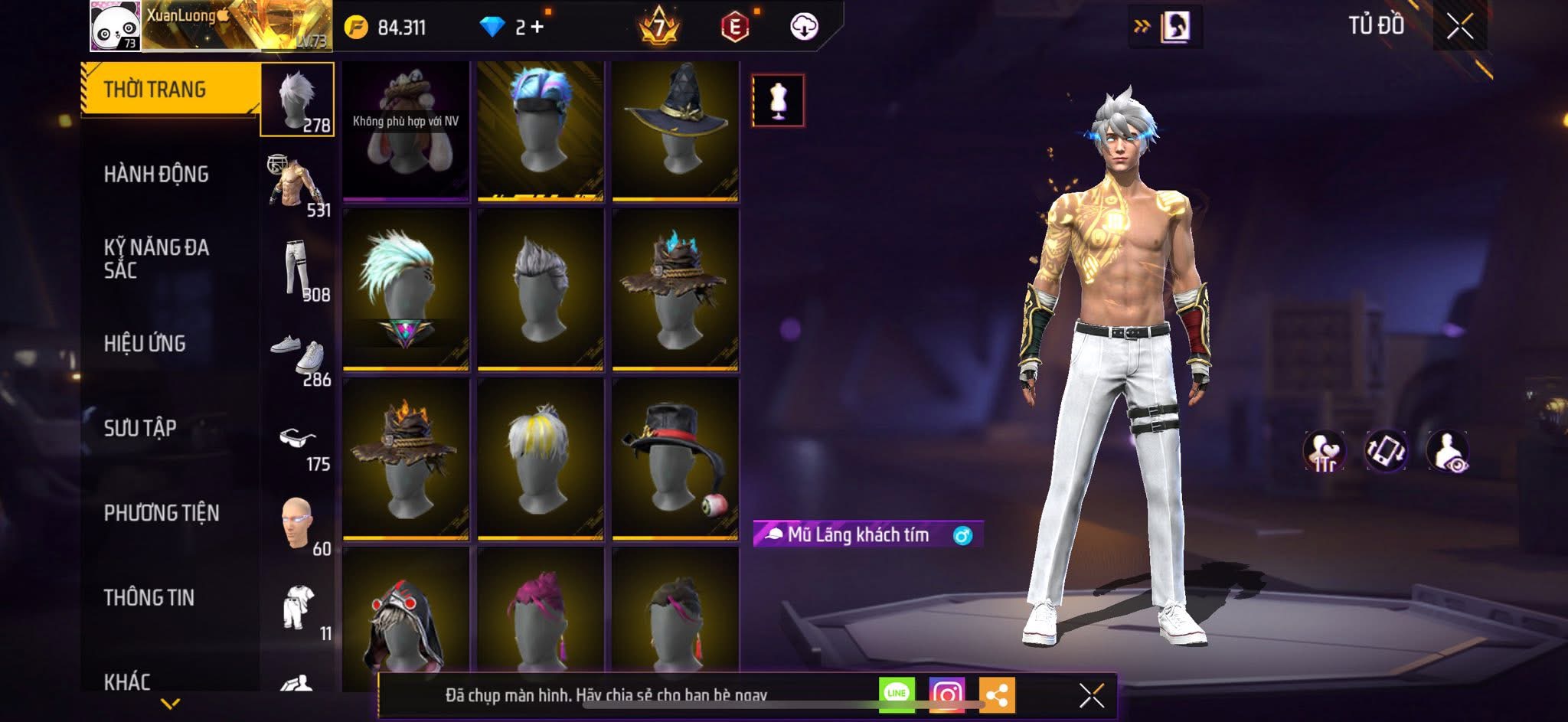This screenshot has height=722, width=1568.
Task: Close the Tủ Đồ wardrobe screen
Action: 1459,27
